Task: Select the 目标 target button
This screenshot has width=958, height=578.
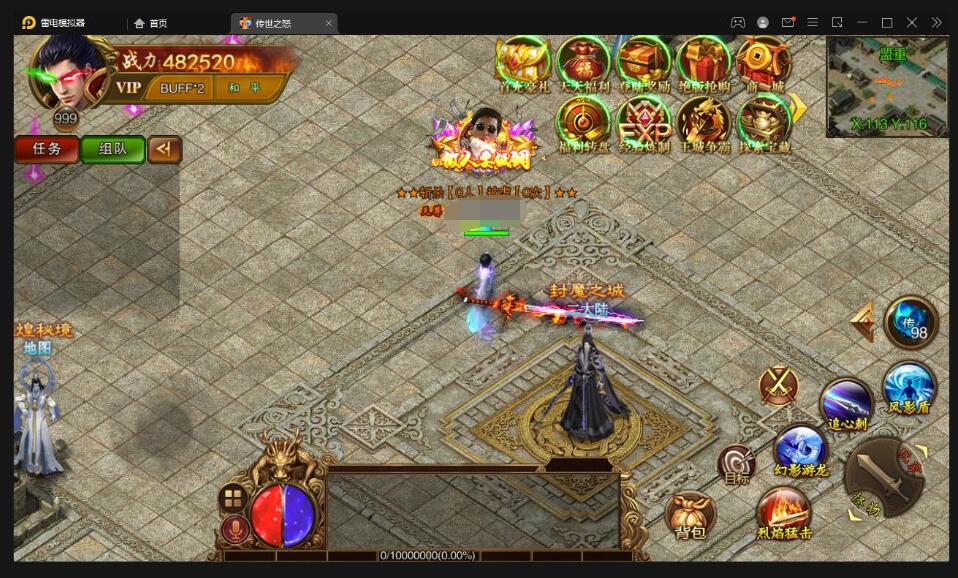Action: click(x=737, y=465)
